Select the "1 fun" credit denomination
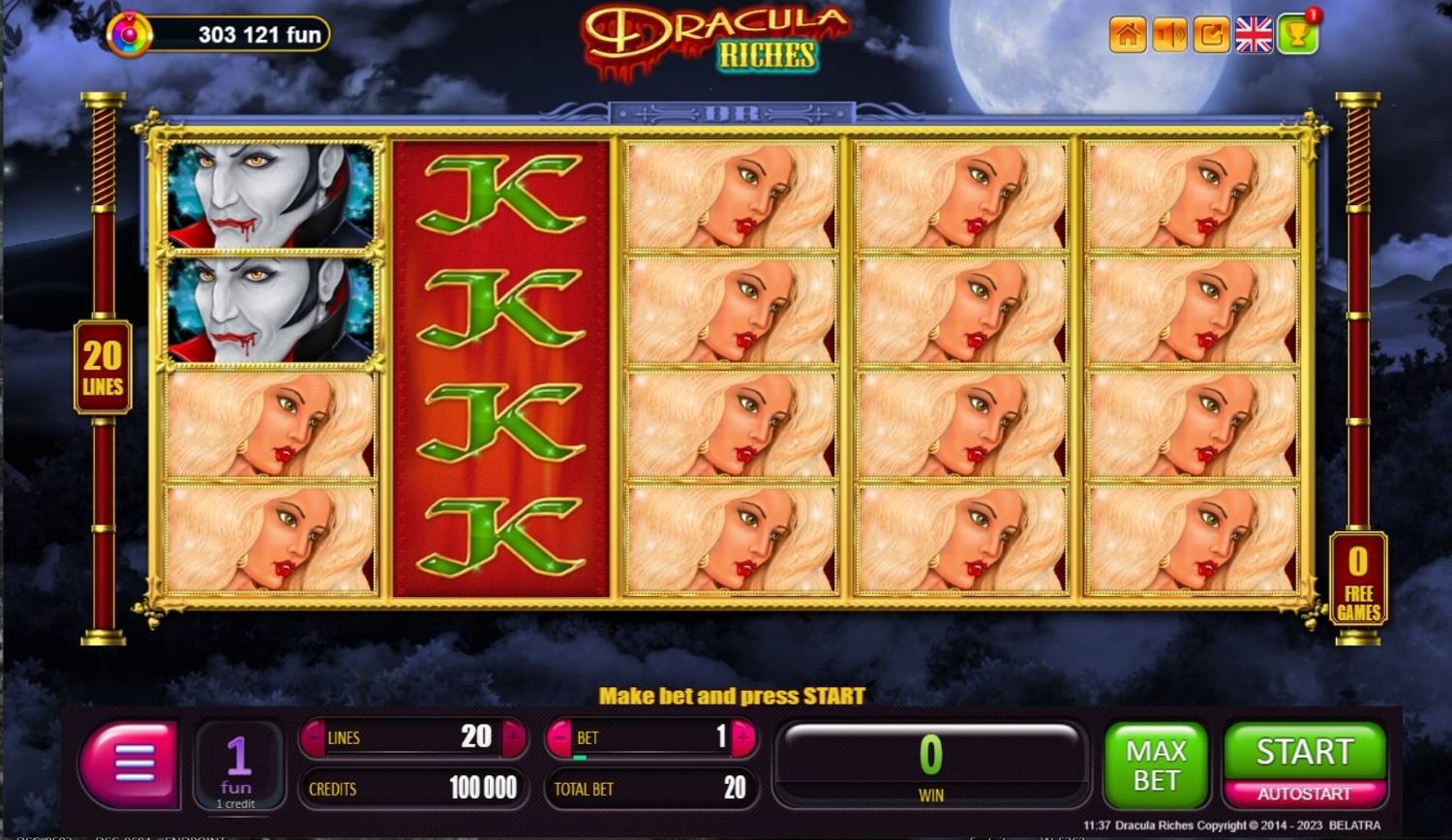 click(239, 765)
